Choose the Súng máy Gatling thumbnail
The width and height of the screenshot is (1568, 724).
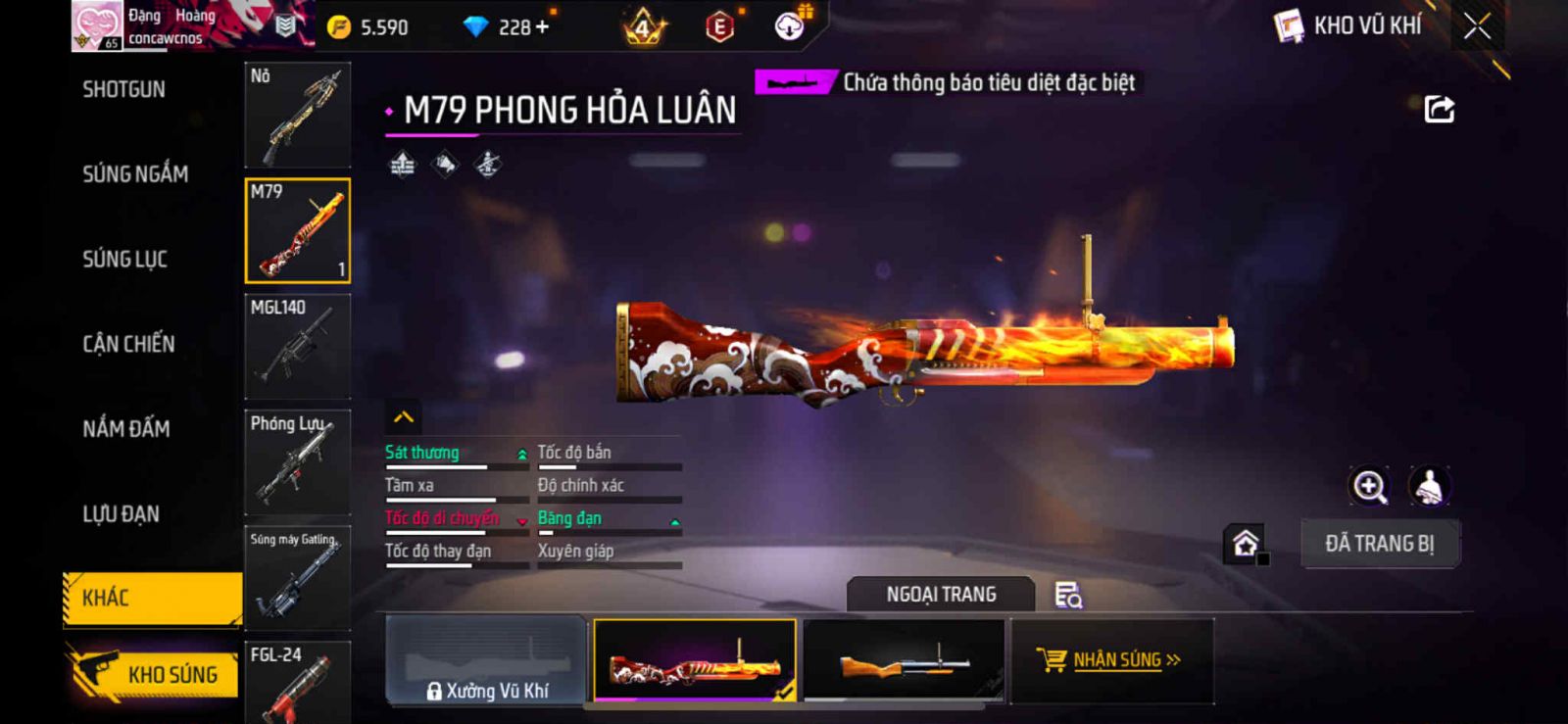tap(297, 578)
